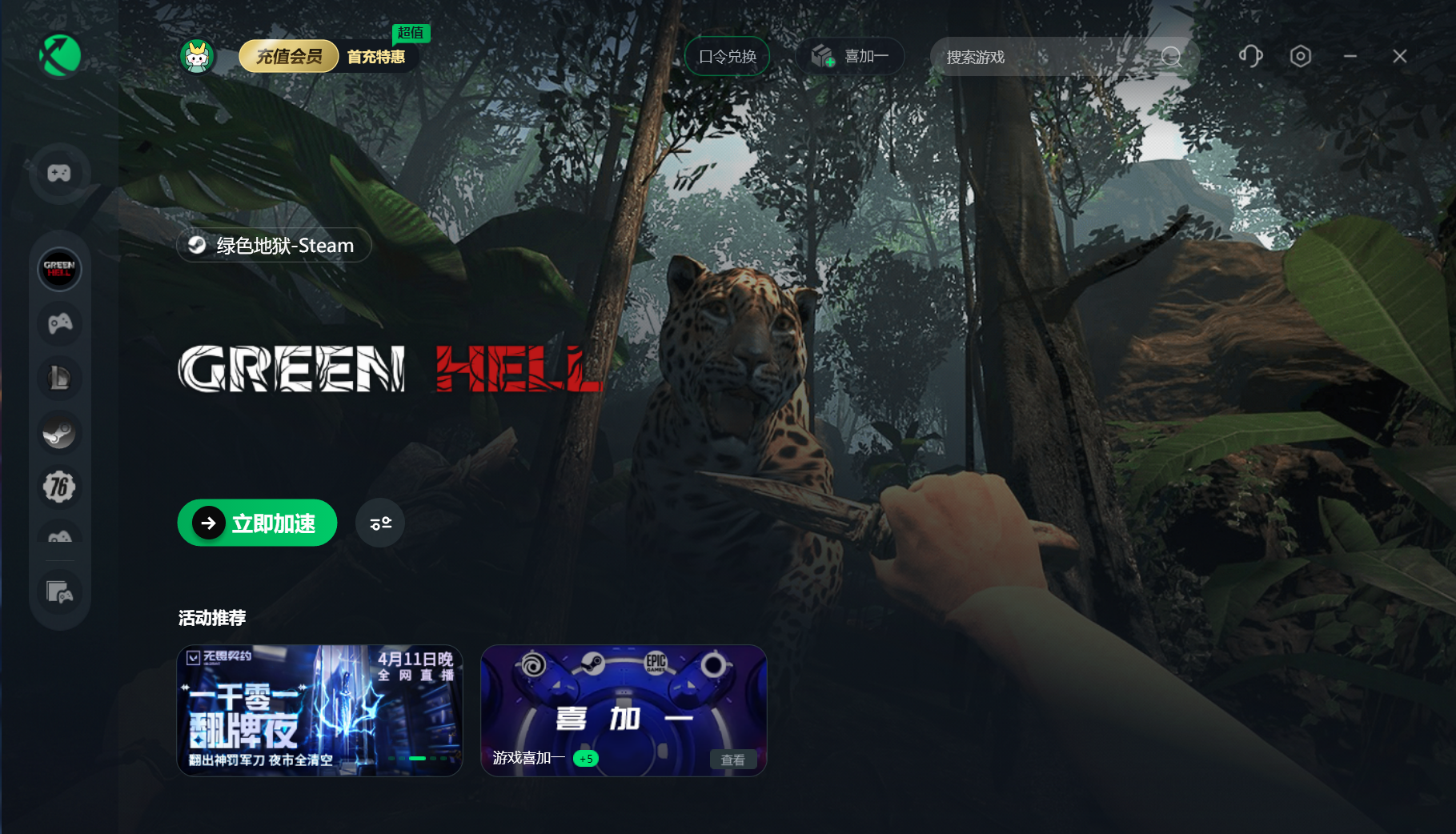Click the green launcher logo
1456x834 pixels.
click(x=60, y=56)
